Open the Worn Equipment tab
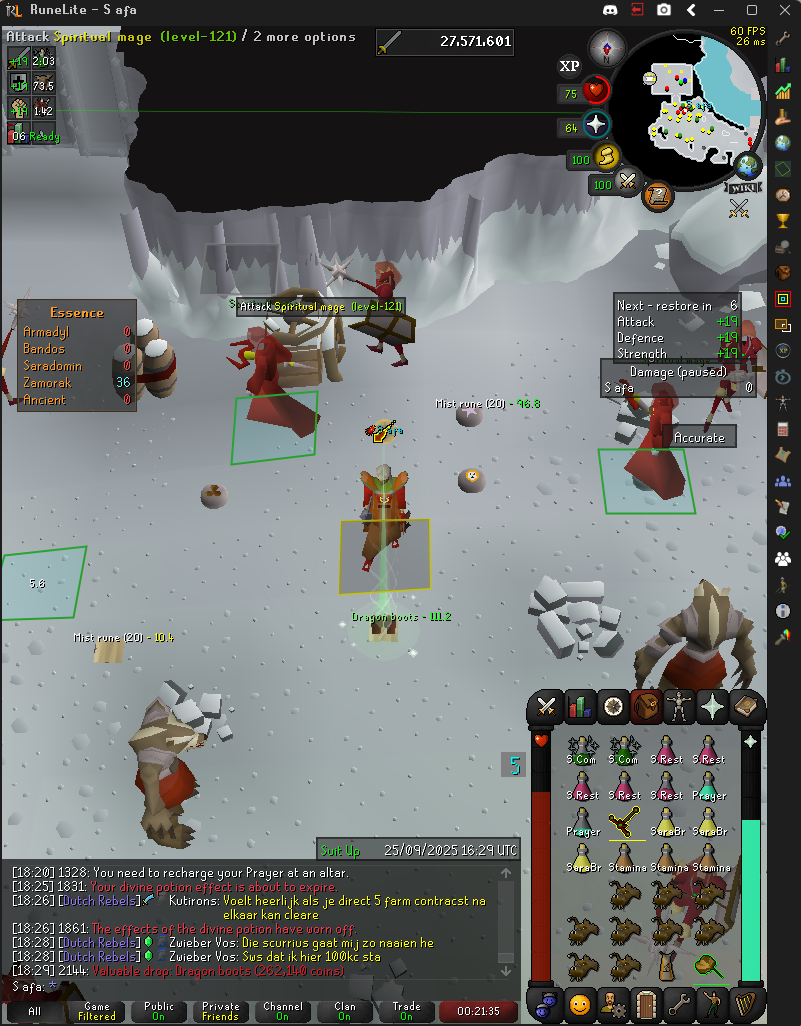 tap(679, 706)
